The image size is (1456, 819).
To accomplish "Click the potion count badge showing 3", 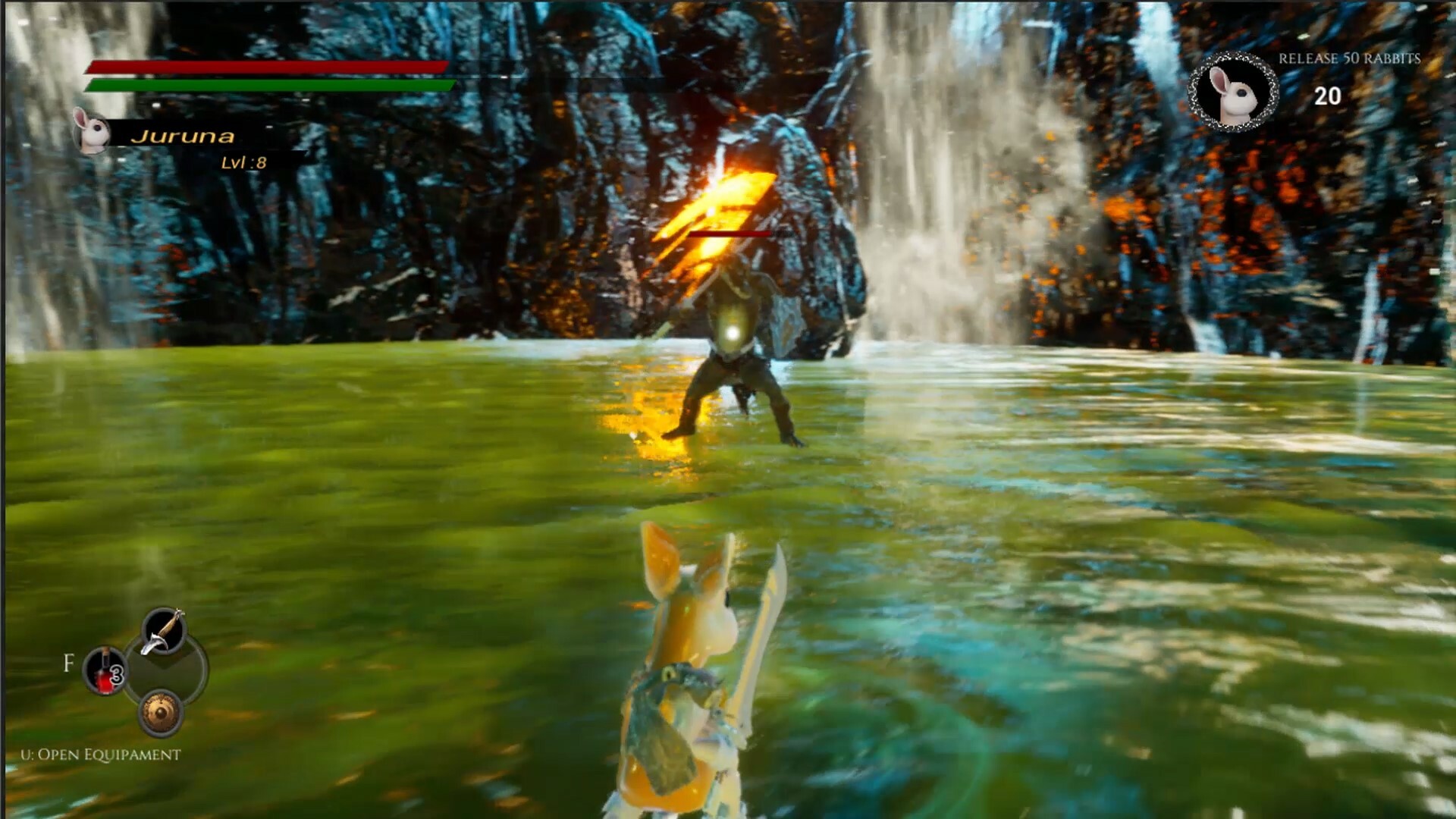I will tap(117, 673).
